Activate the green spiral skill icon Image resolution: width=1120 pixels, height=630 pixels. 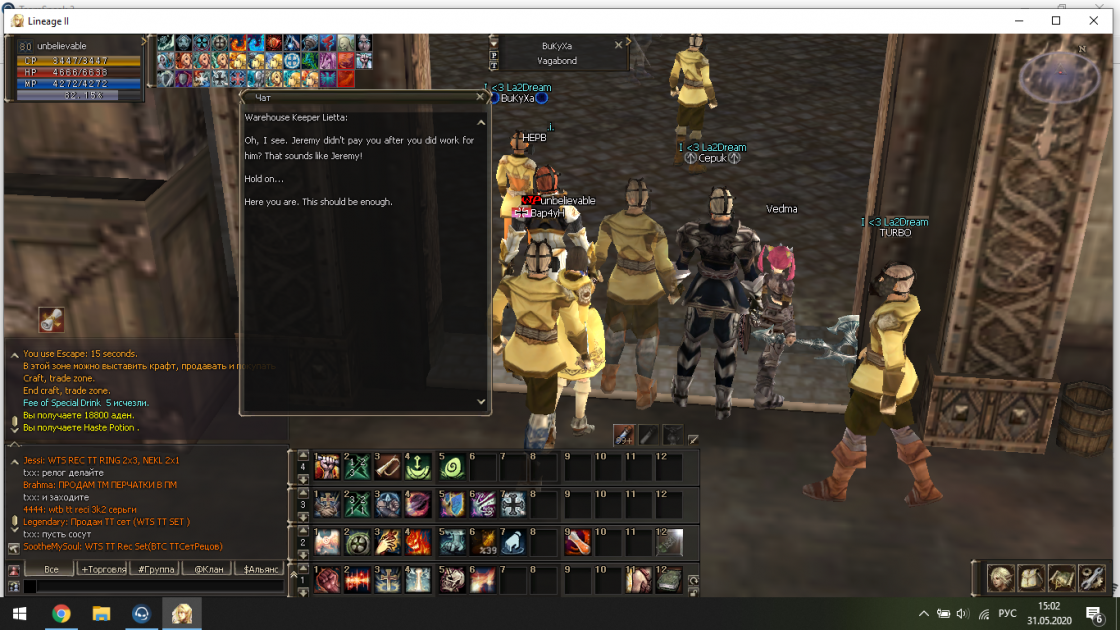(451, 467)
